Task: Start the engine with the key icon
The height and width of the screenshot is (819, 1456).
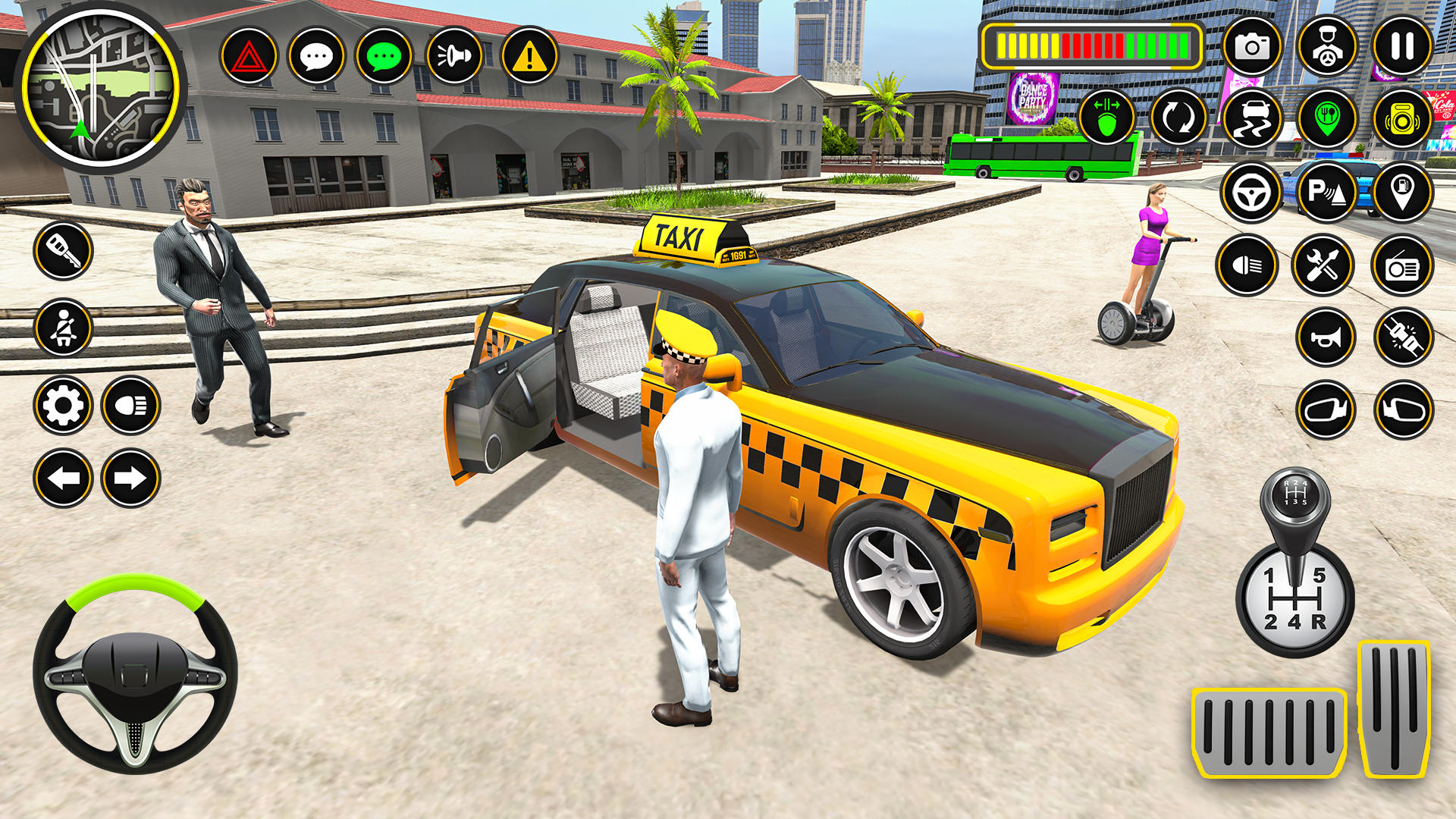Action: [x=64, y=250]
